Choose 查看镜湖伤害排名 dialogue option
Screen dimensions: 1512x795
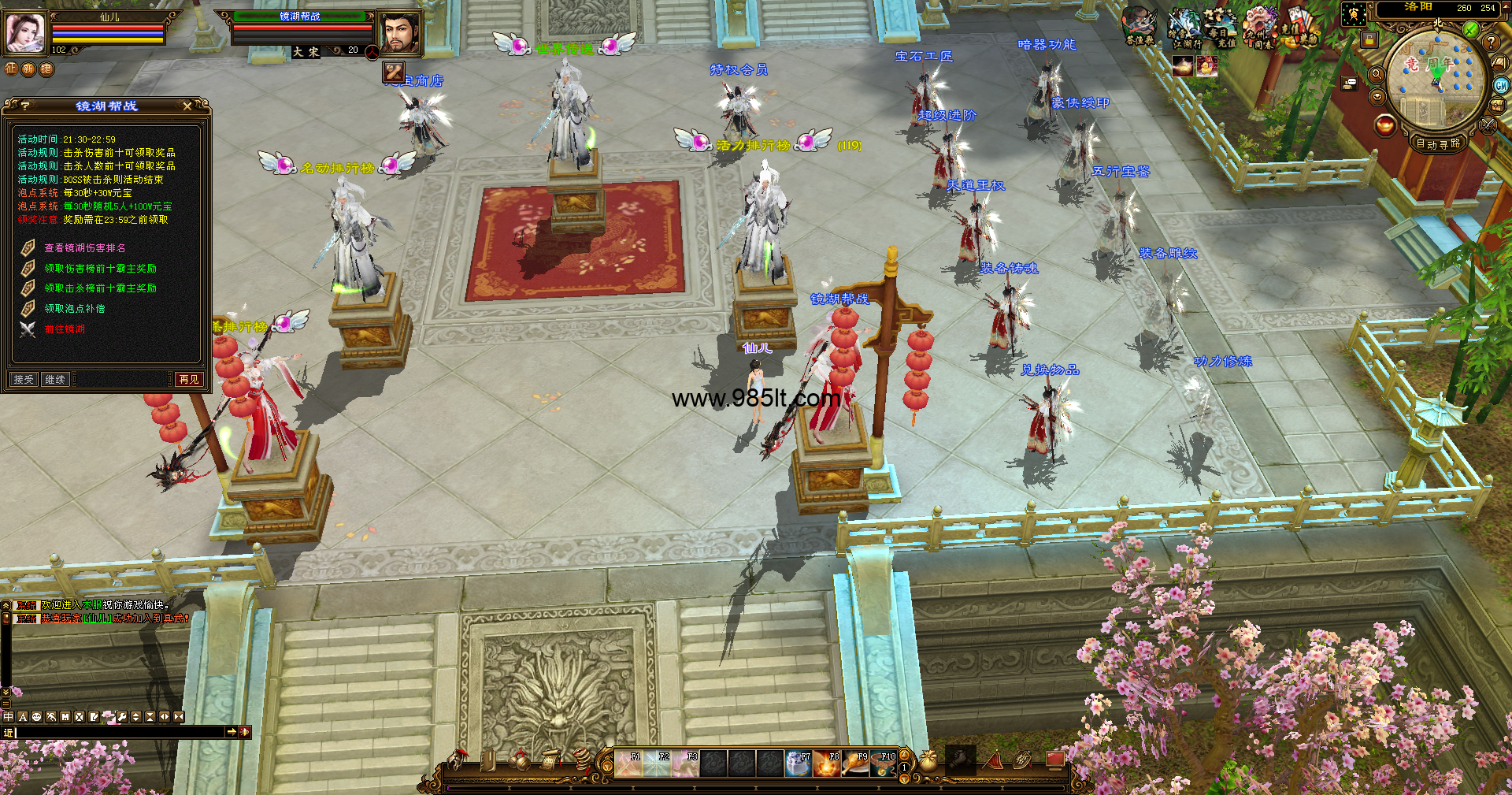click(84, 248)
